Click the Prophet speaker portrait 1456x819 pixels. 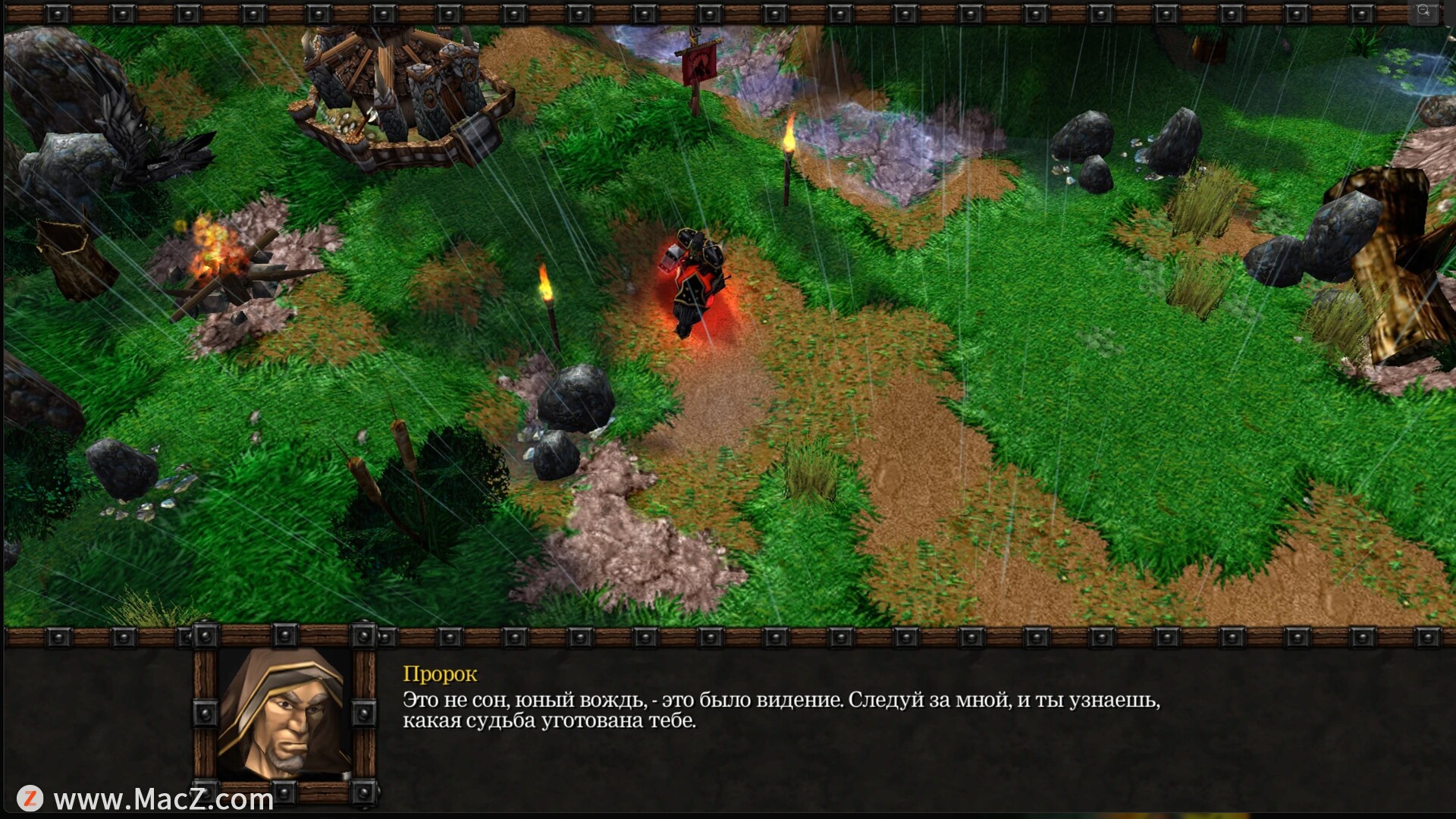[x=284, y=712]
